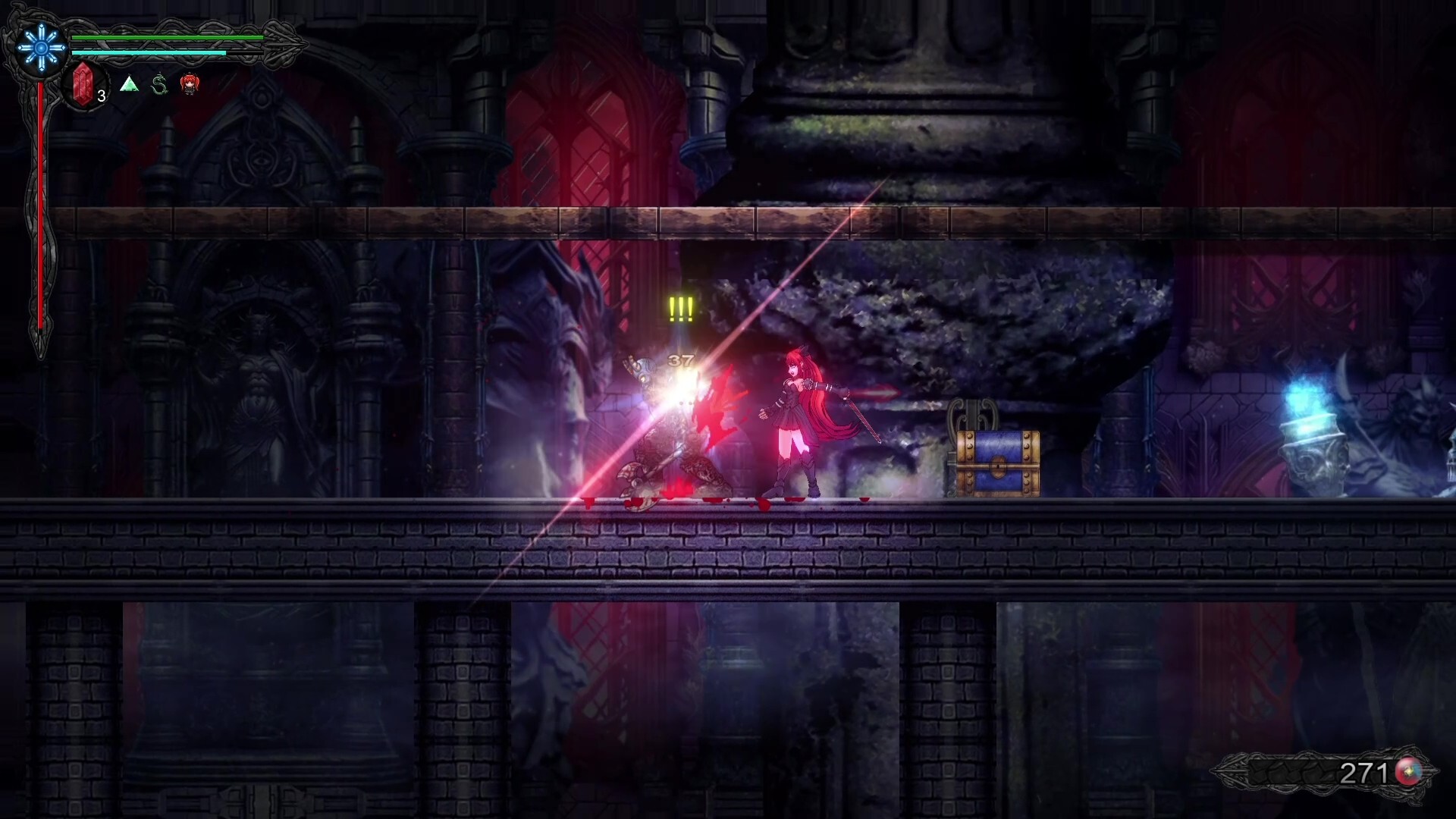Select the blue snowflake ability emblem
Image resolution: width=1456 pixels, height=819 pixels.
pyautogui.click(x=39, y=47)
